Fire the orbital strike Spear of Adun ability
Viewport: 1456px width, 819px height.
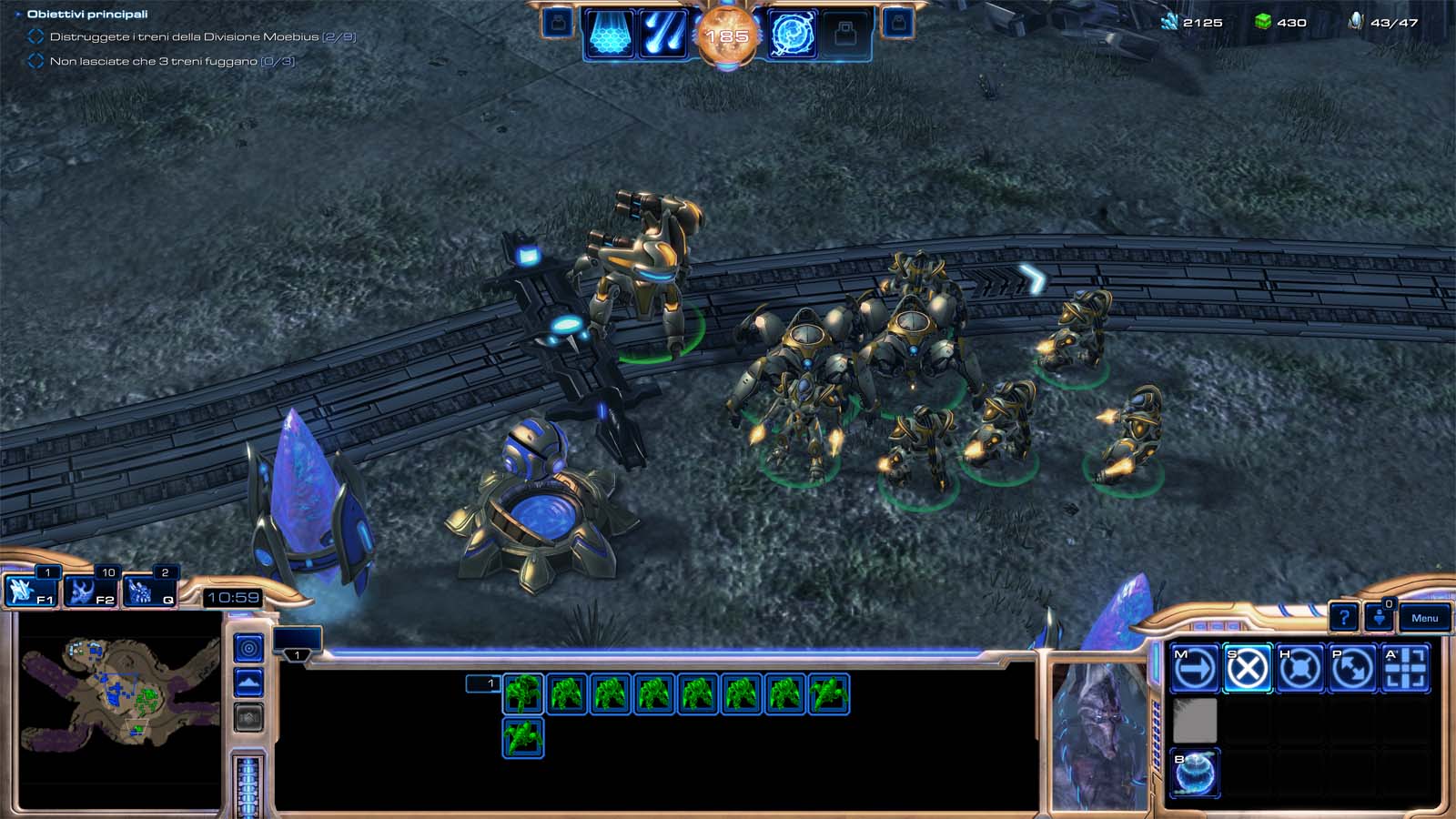click(663, 35)
